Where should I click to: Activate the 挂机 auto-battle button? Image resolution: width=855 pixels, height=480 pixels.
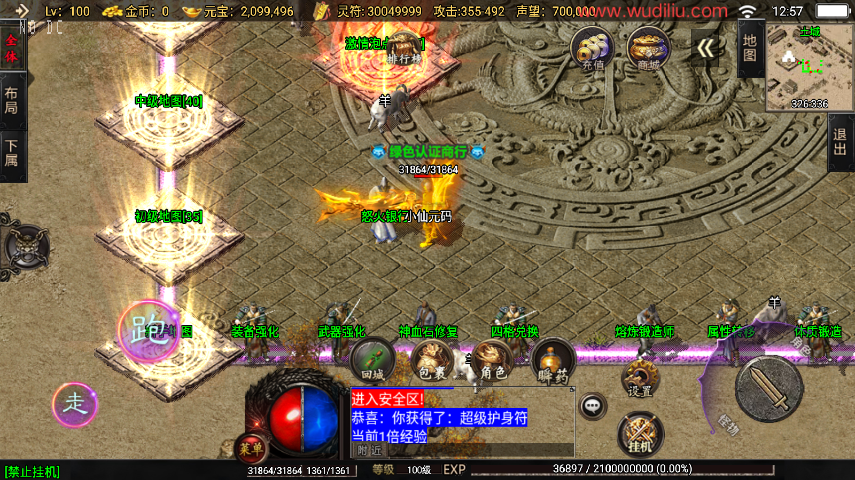tap(641, 433)
